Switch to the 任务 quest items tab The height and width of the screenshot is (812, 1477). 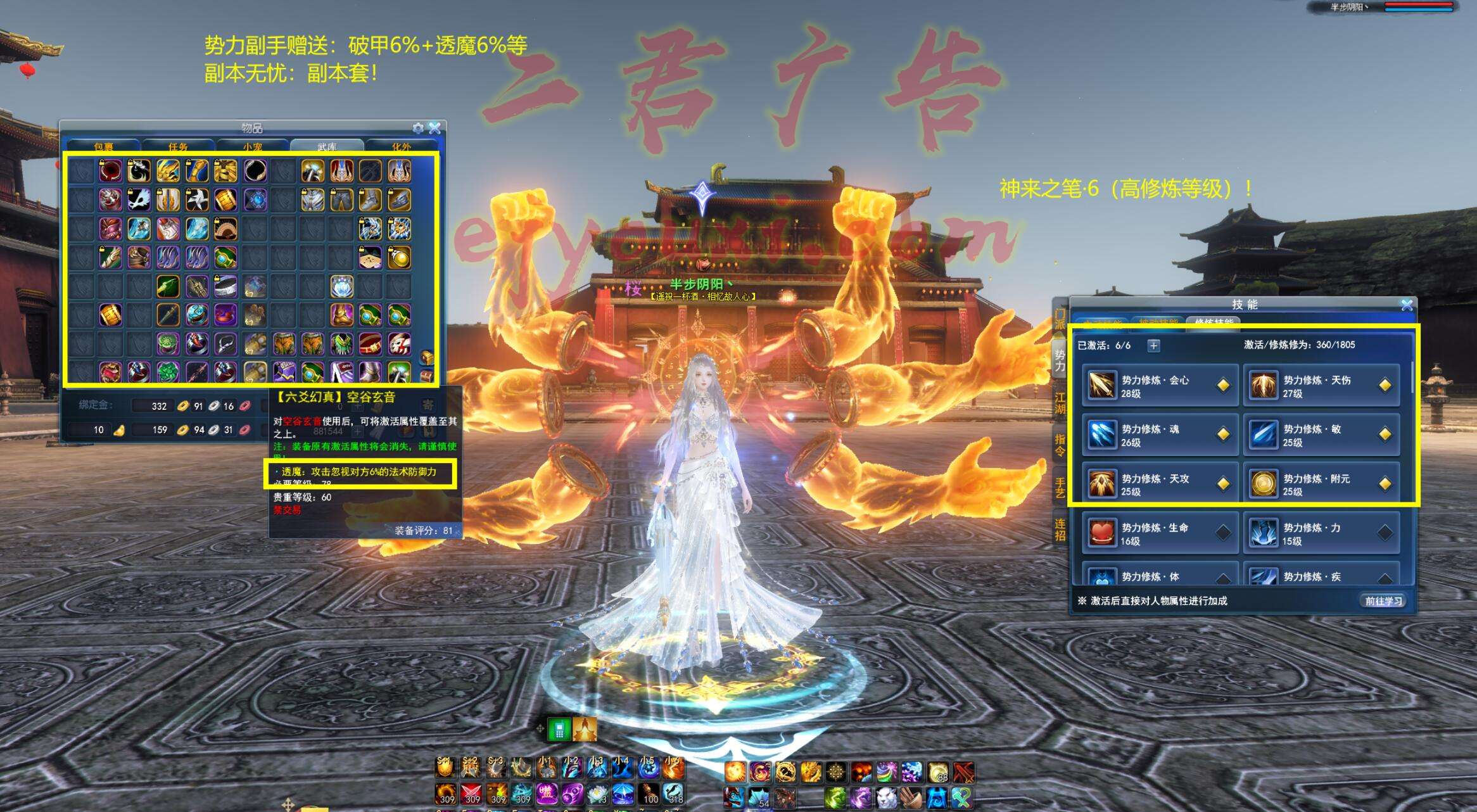(178, 147)
